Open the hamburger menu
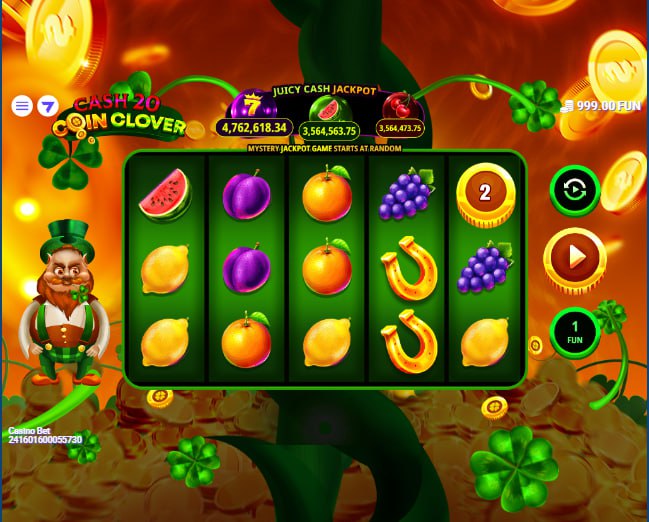Screen dimensions: 649x522 (x=22, y=106)
